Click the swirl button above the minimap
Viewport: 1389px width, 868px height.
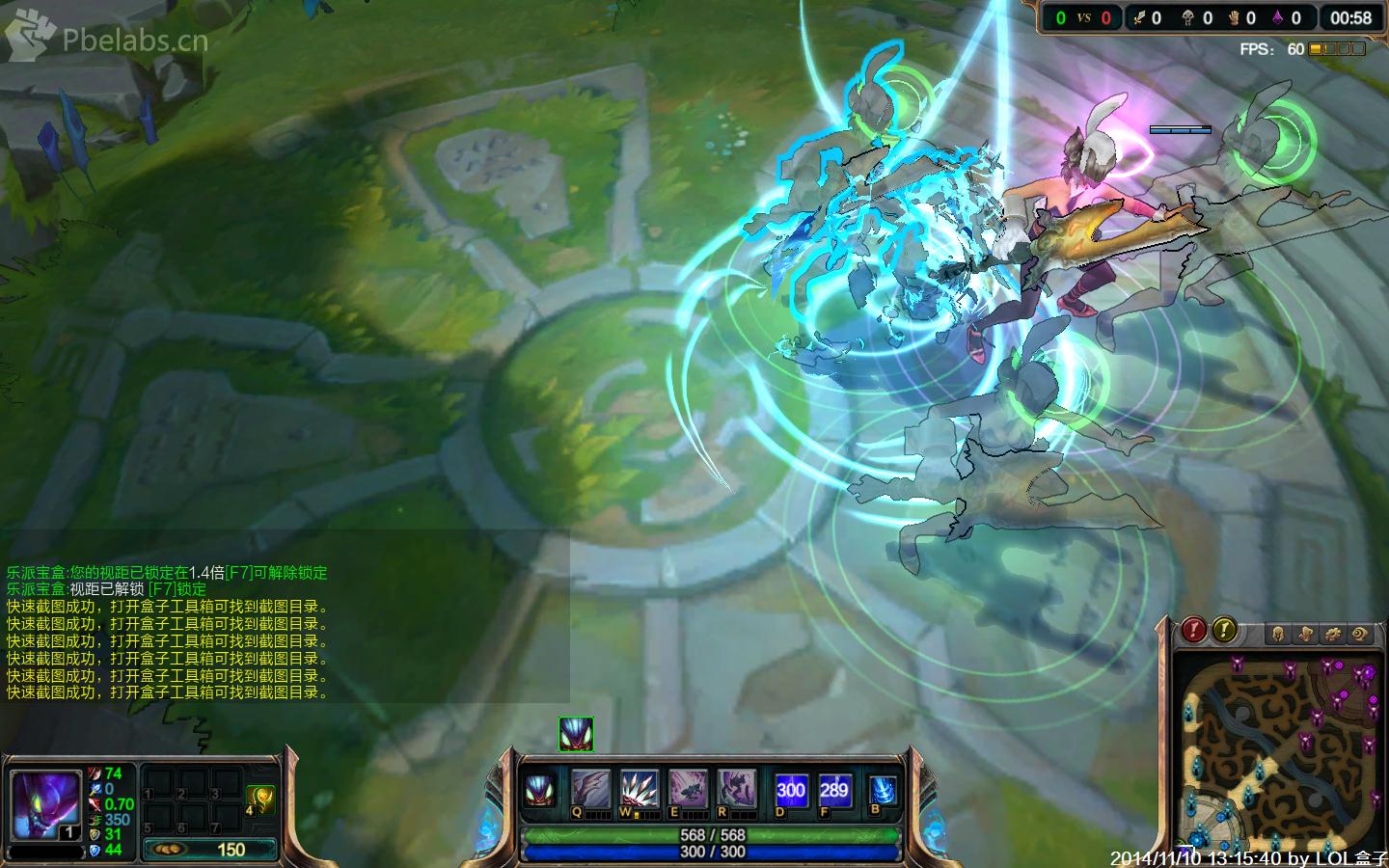click(1360, 634)
